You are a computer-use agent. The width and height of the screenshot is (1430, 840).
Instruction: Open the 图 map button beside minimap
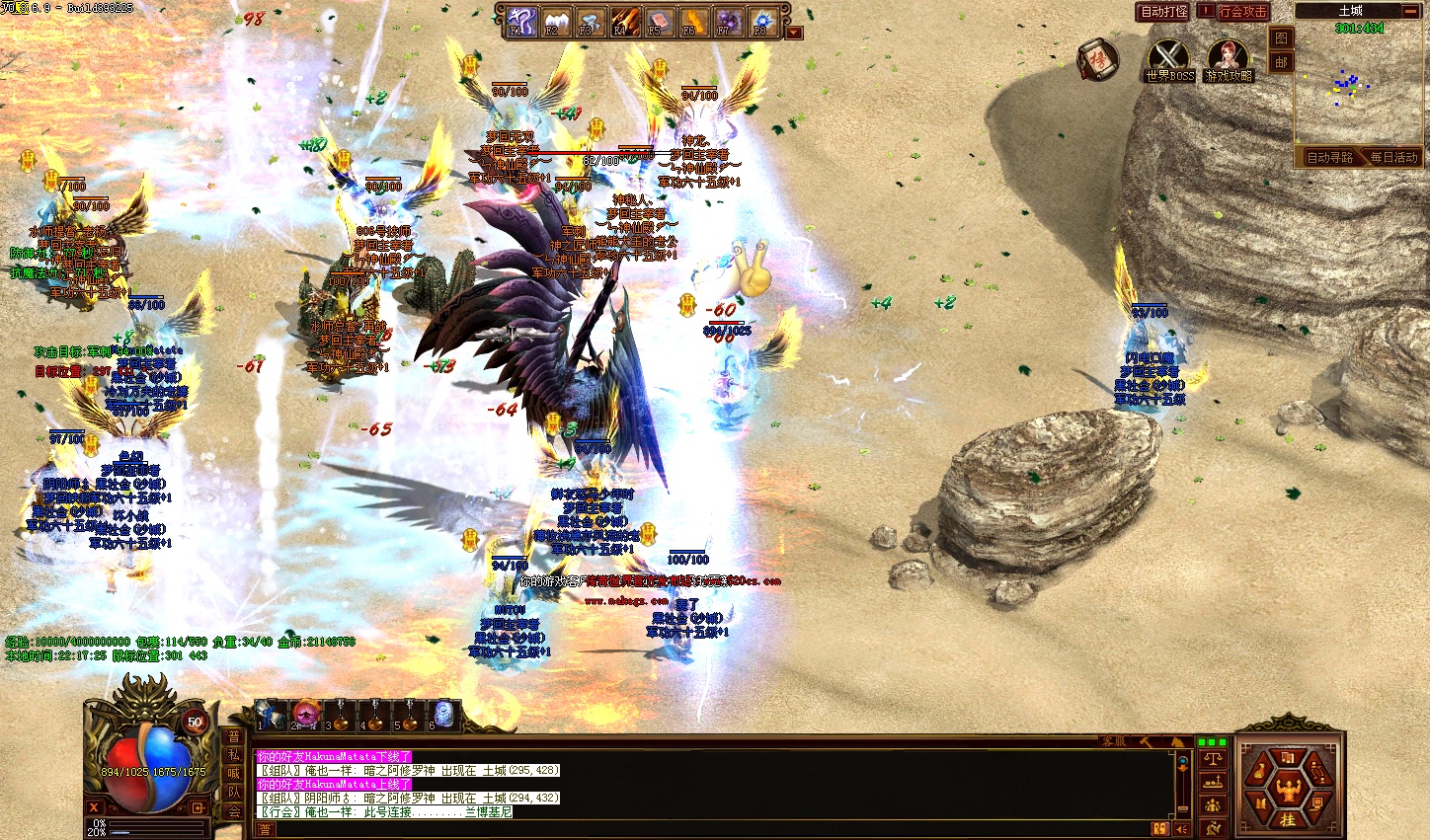[x=1281, y=38]
